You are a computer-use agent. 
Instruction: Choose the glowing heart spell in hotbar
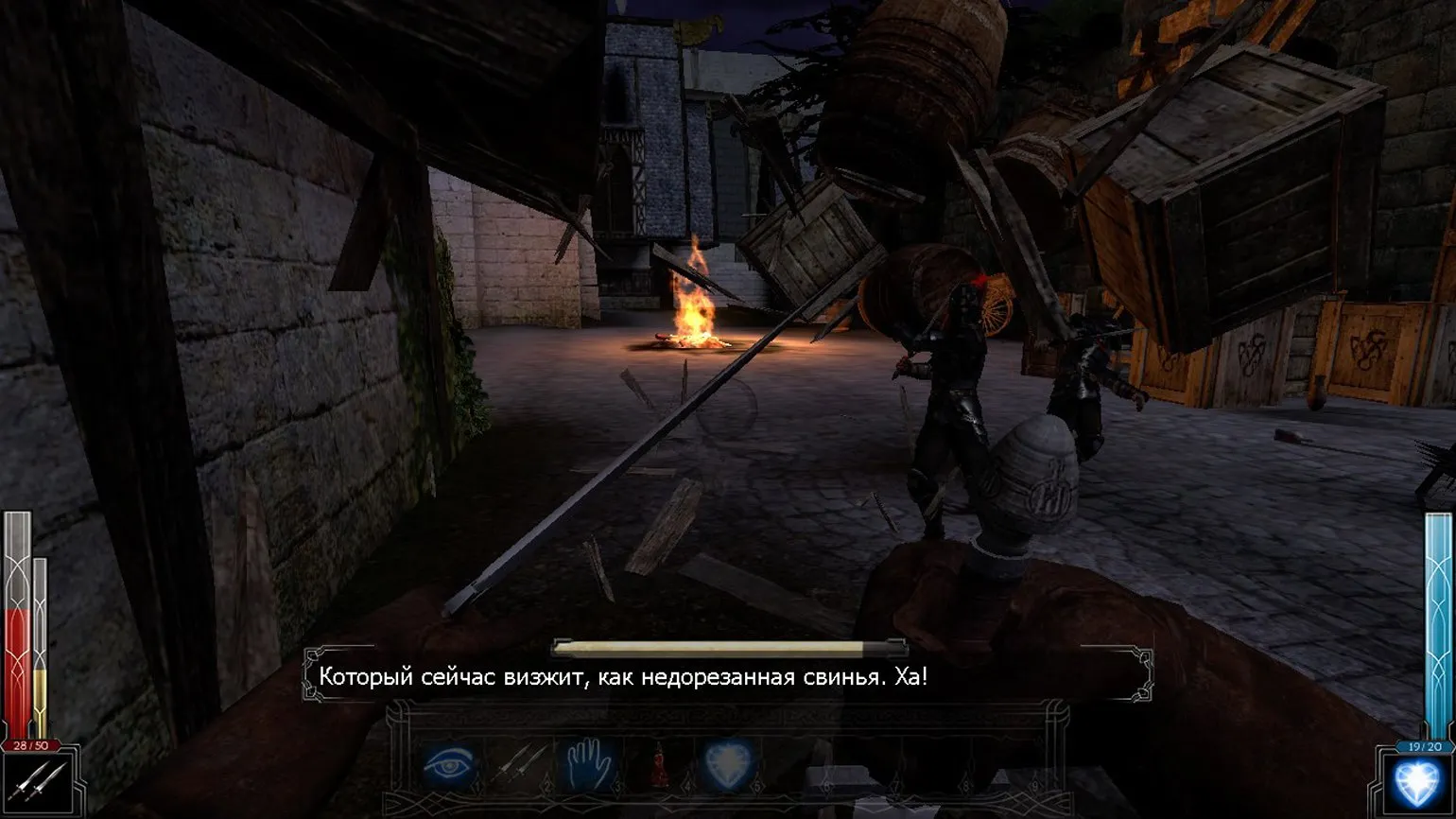pos(727,762)
